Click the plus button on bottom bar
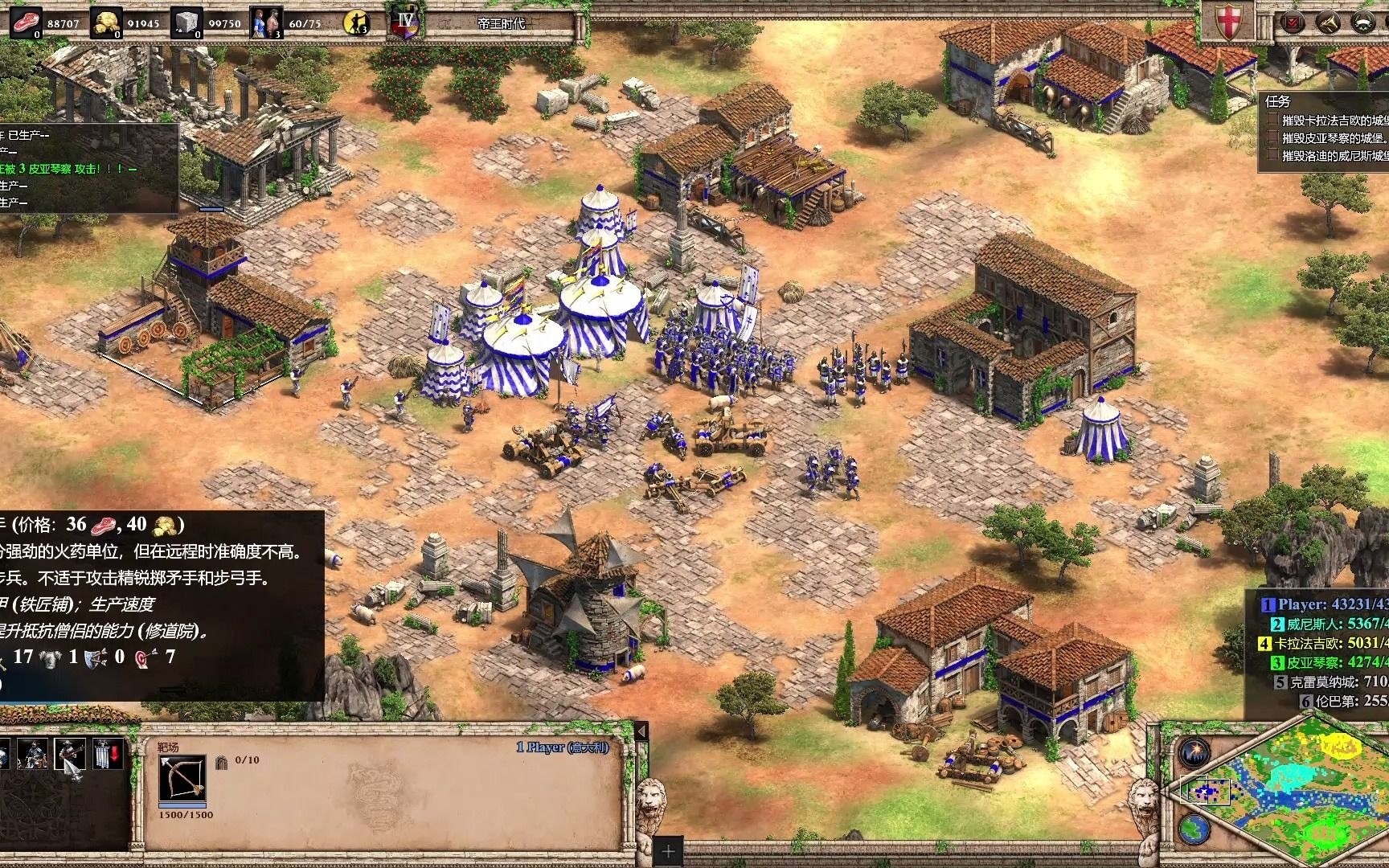The image size is (1389, 868). coord(668,850)
